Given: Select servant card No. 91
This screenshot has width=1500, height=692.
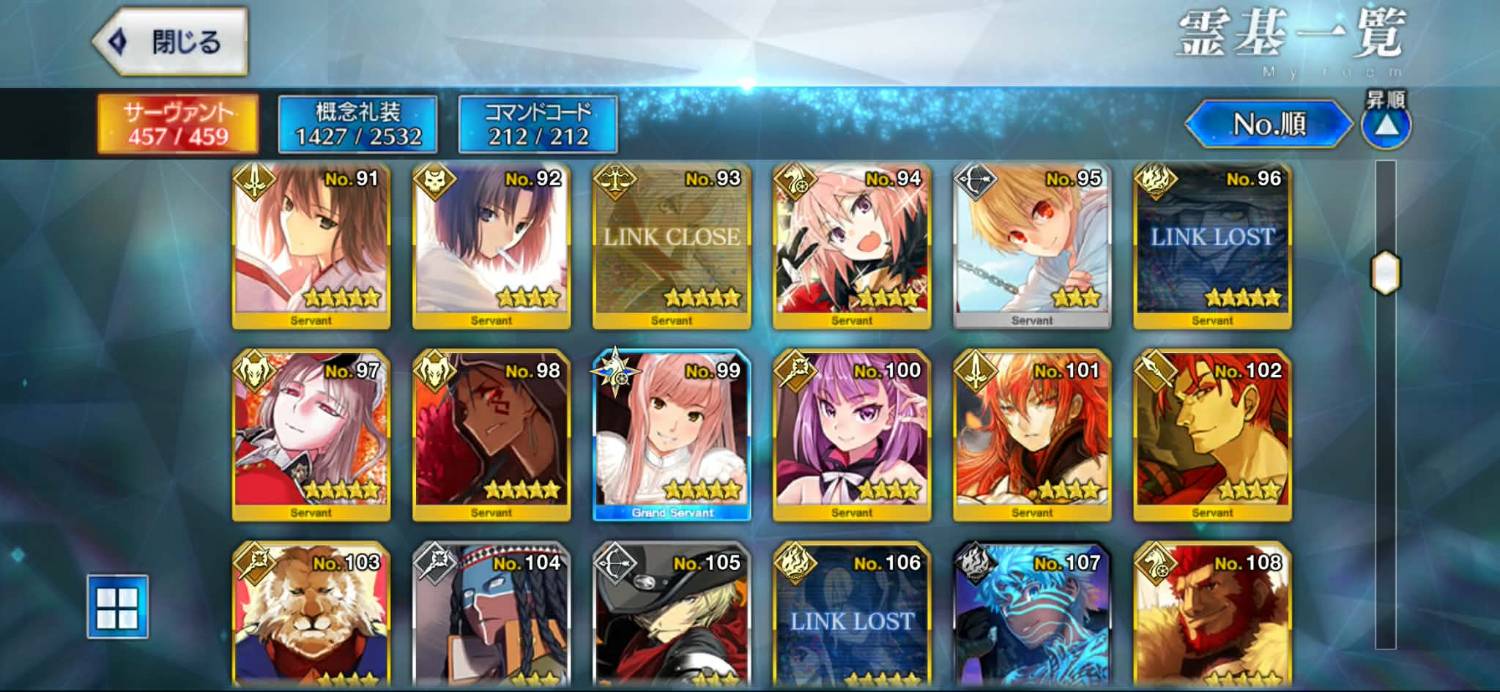Looking at the screenshot, I should pos(311,245).
